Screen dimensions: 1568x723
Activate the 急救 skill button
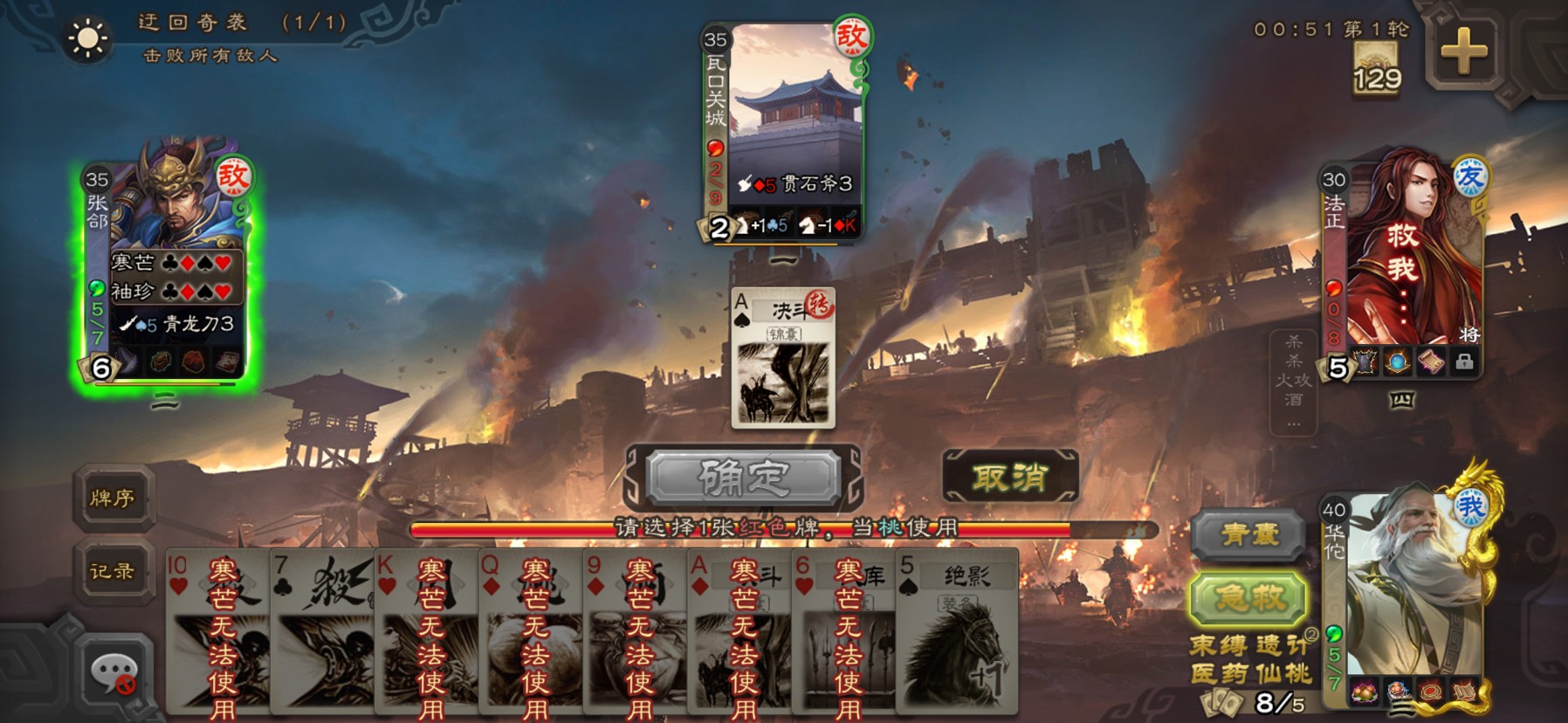(x=1249, y=599)
